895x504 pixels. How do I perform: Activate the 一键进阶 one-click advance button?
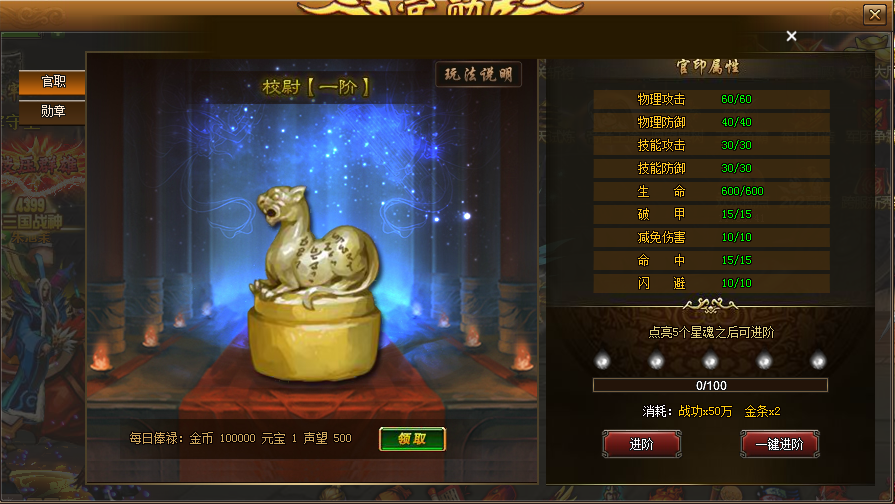pyautogui.click(x=780, y=444)
